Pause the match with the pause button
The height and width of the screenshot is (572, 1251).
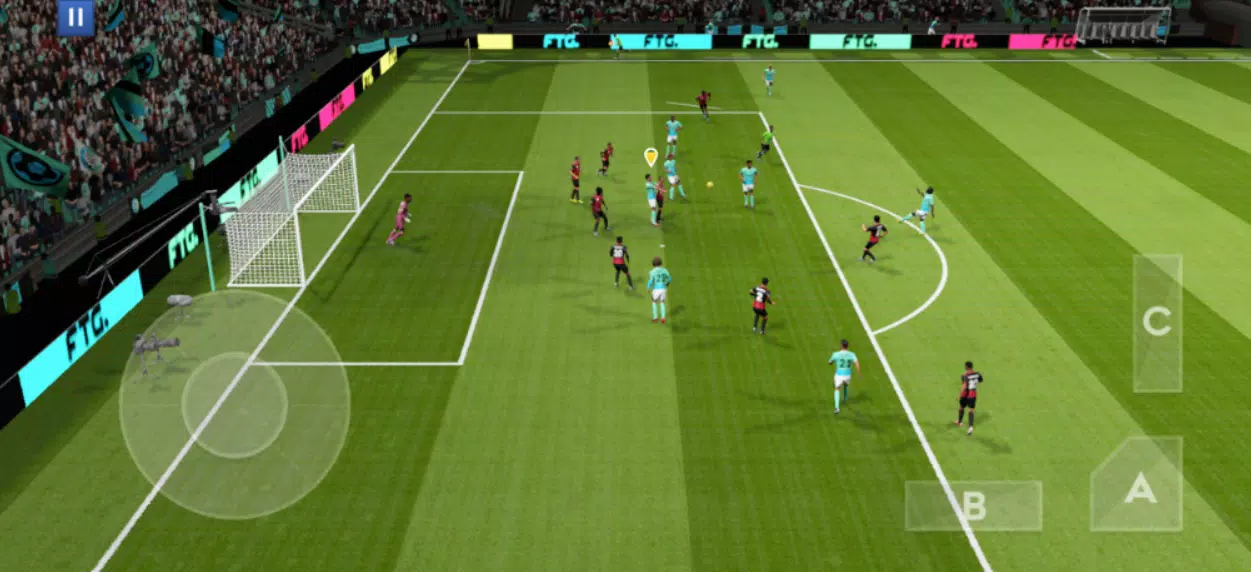75,18
